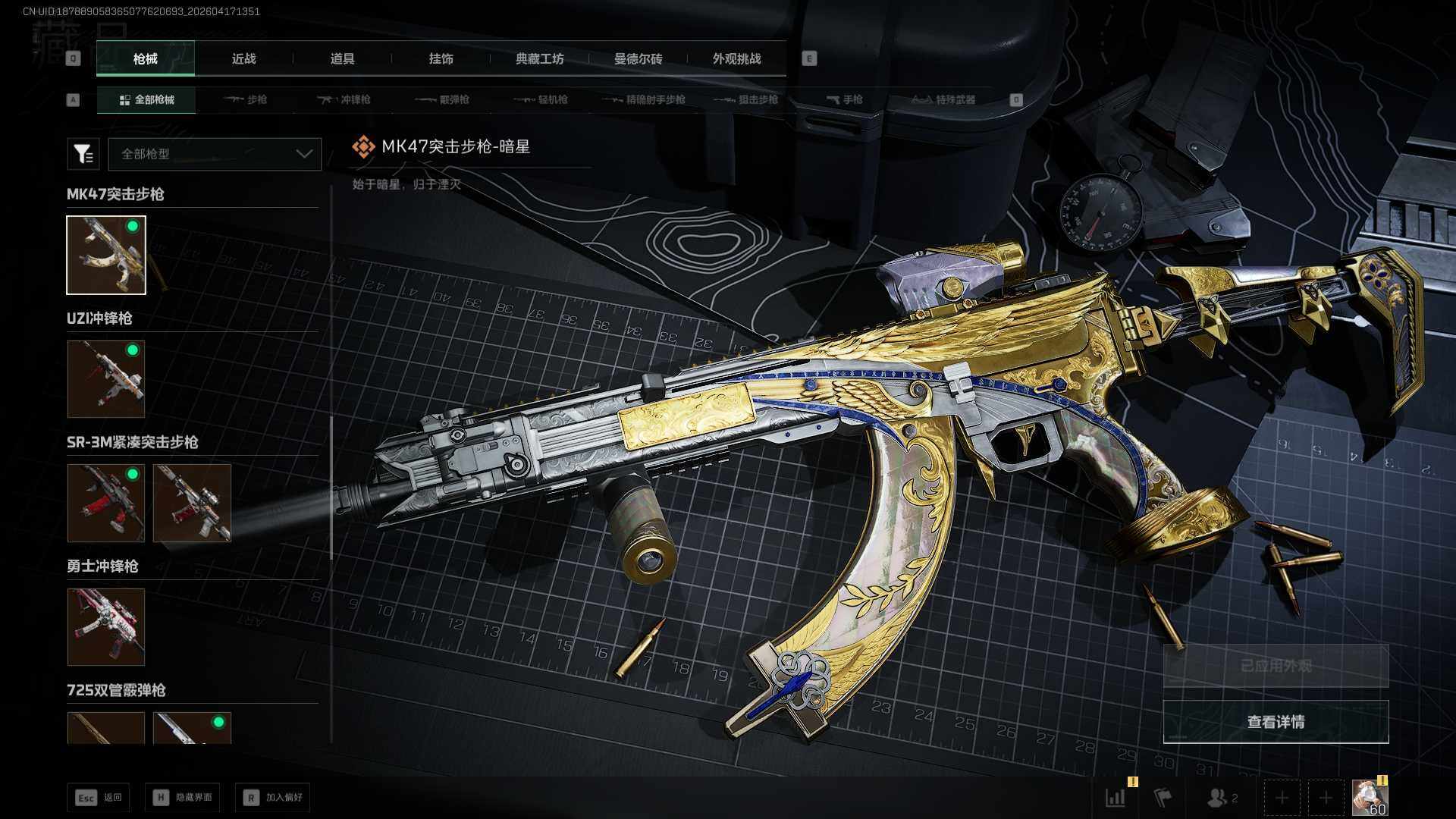The height and width of the screenshot is (819, 1456).
Task: Click the funnel filter icon
Action: point(83,154)
